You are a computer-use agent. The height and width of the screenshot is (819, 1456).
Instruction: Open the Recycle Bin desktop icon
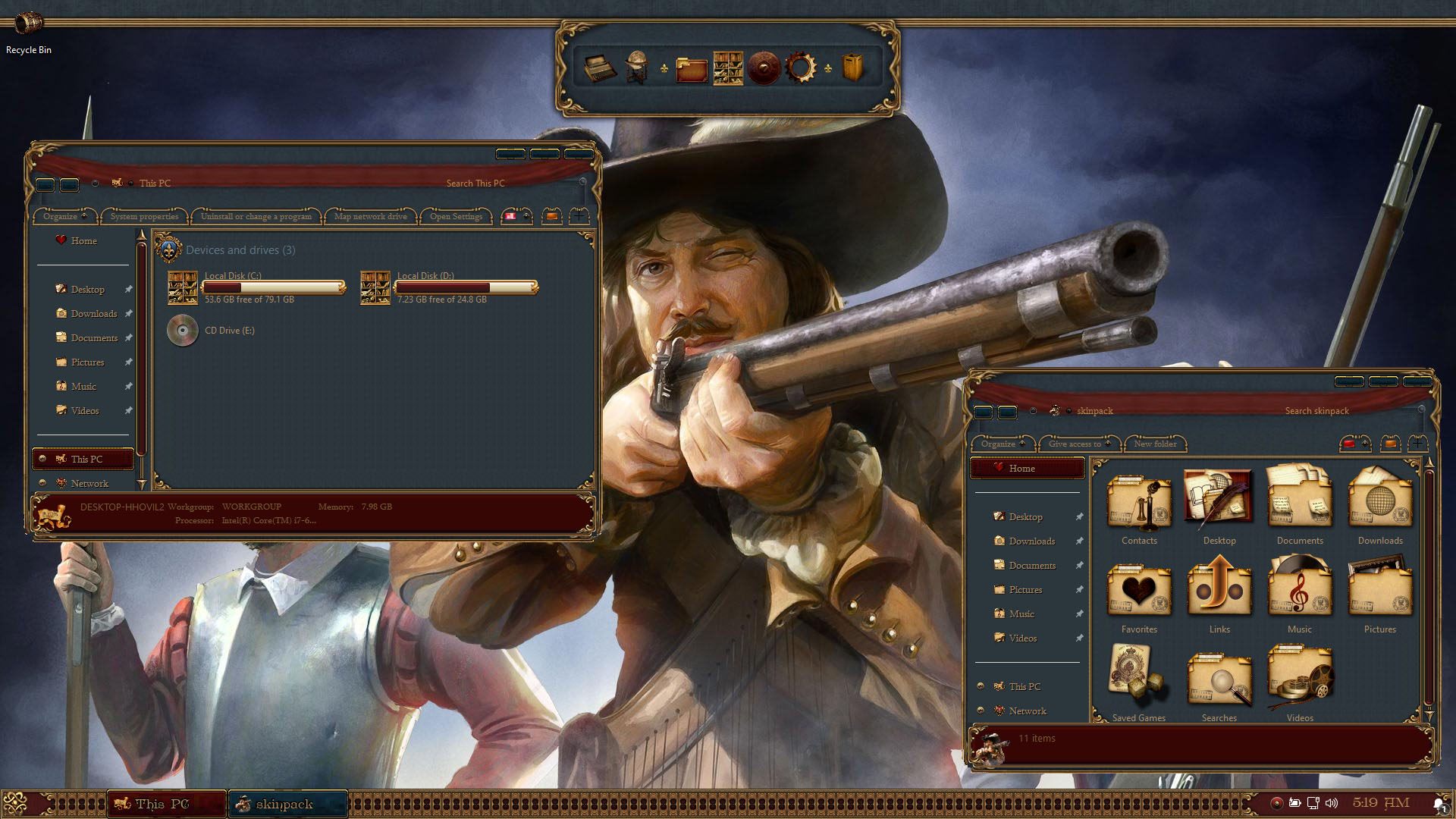29,24
